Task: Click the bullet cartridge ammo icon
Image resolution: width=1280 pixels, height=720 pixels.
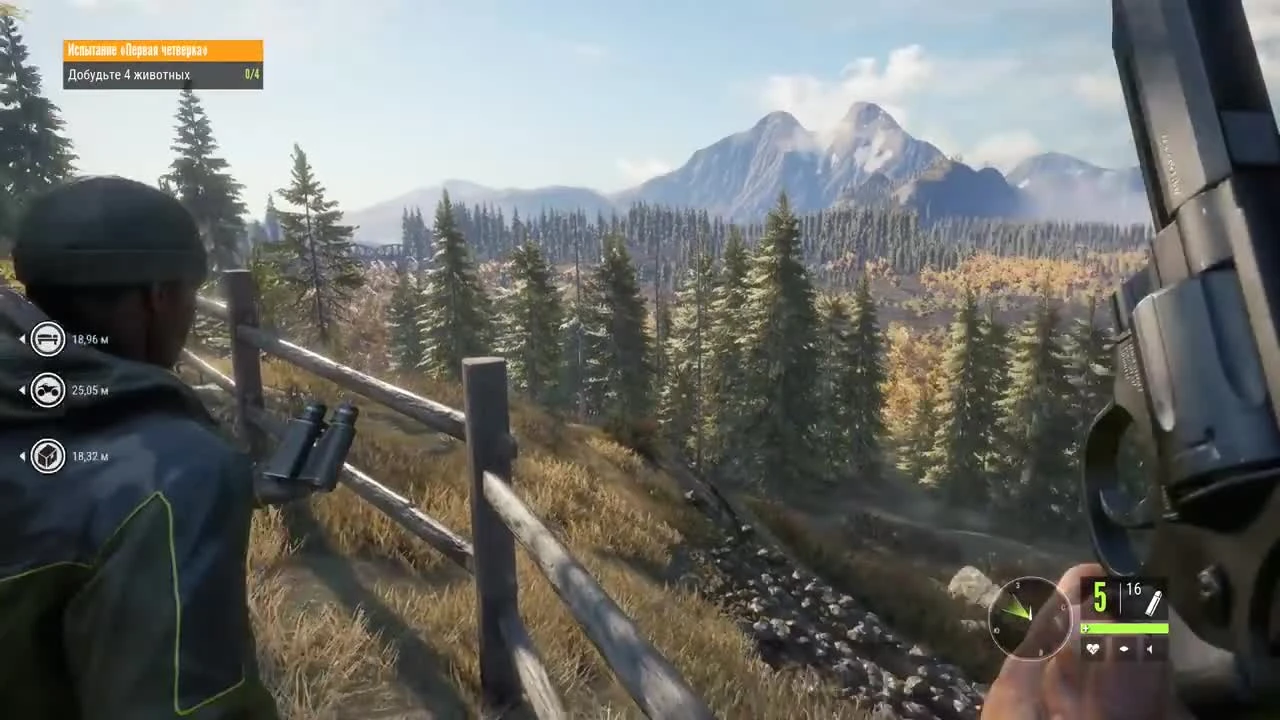Action: (1154, 600)
